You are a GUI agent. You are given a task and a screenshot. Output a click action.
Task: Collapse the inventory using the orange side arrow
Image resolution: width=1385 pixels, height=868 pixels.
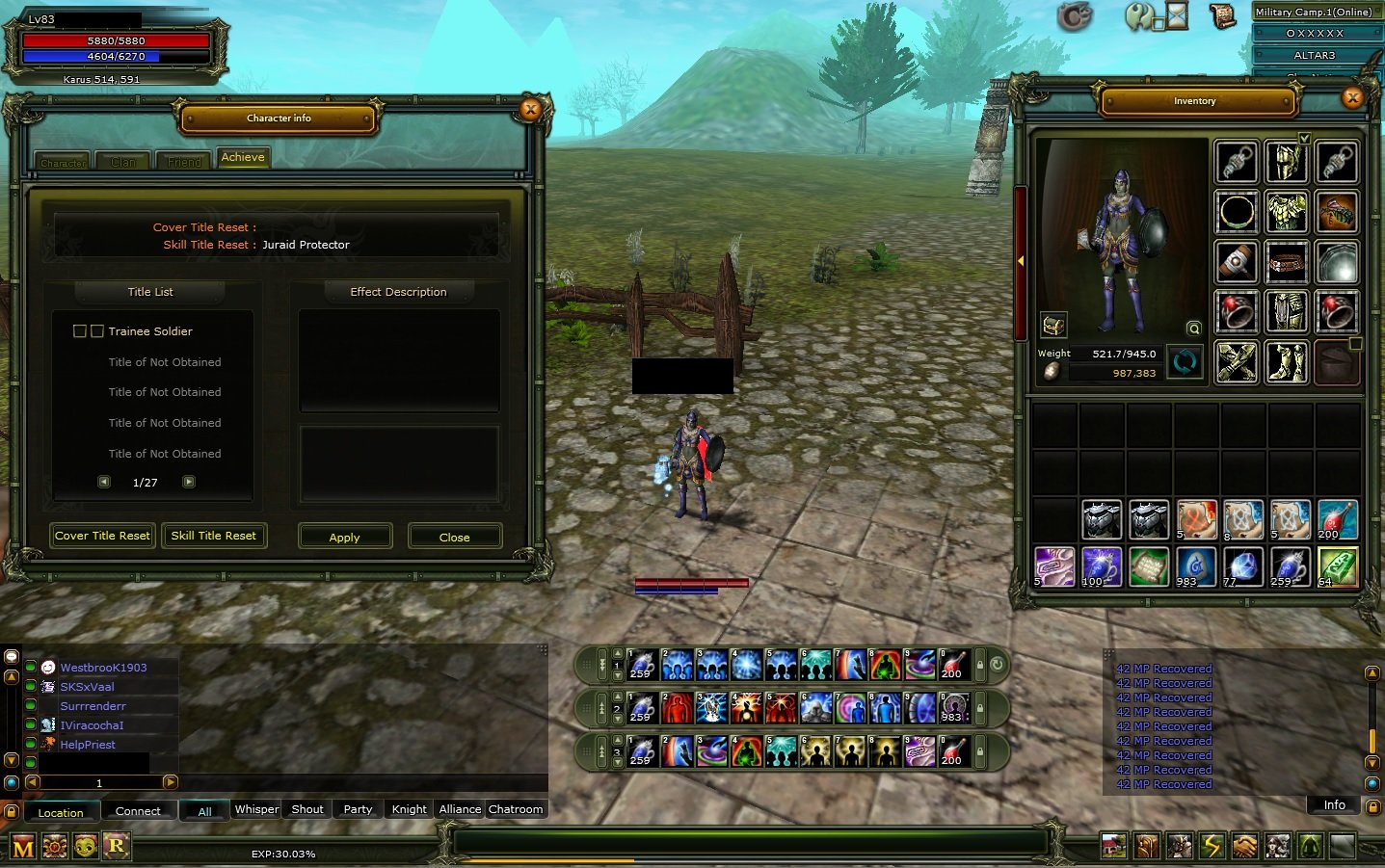tap(1020, 260)
